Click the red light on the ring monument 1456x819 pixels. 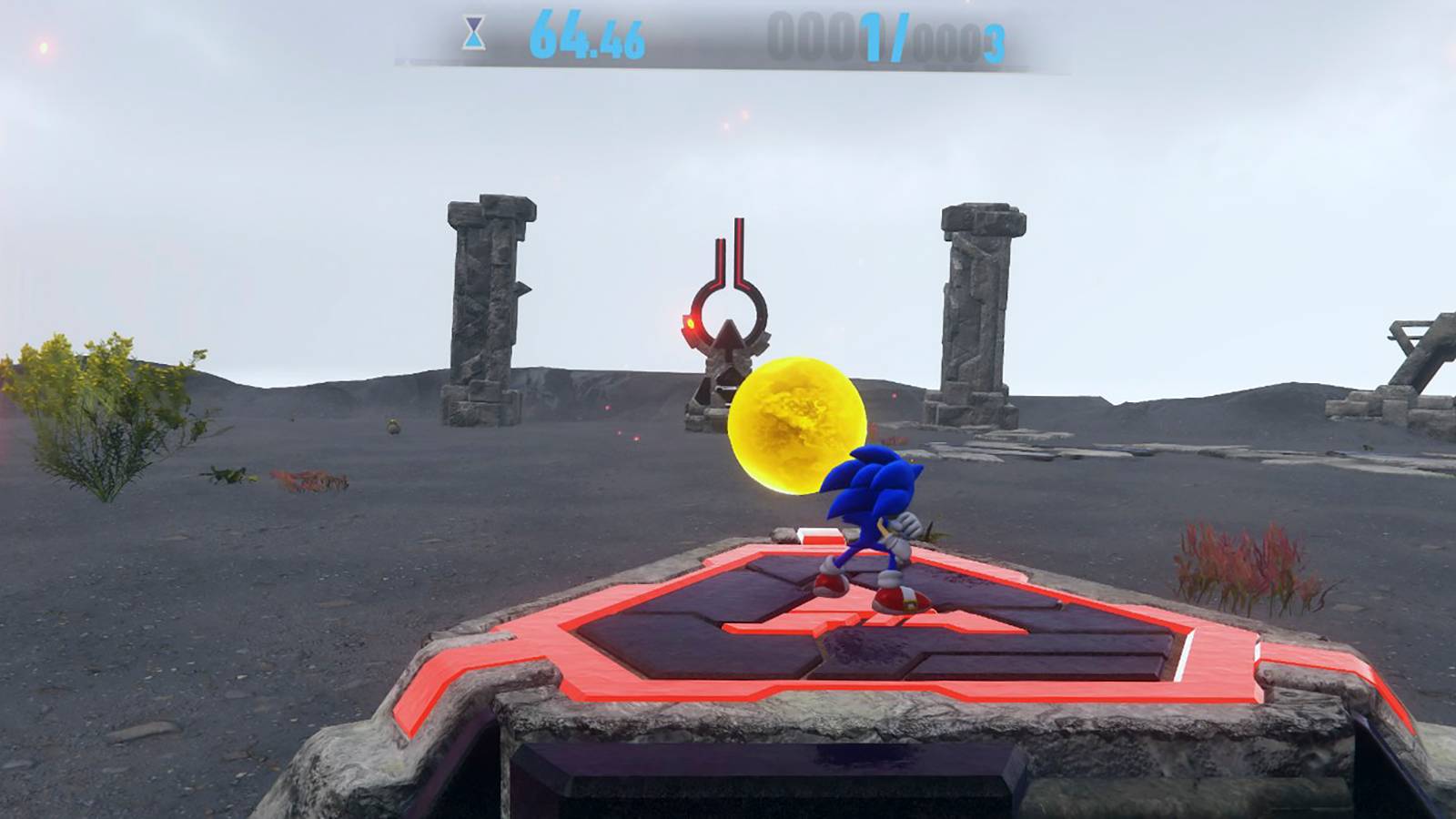[692, 323]
